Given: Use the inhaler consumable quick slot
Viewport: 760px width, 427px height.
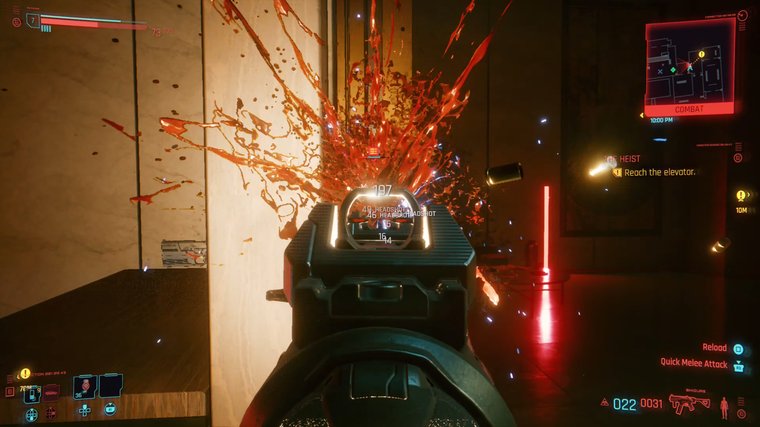Looking at the screenshot, I should point(31,394).
